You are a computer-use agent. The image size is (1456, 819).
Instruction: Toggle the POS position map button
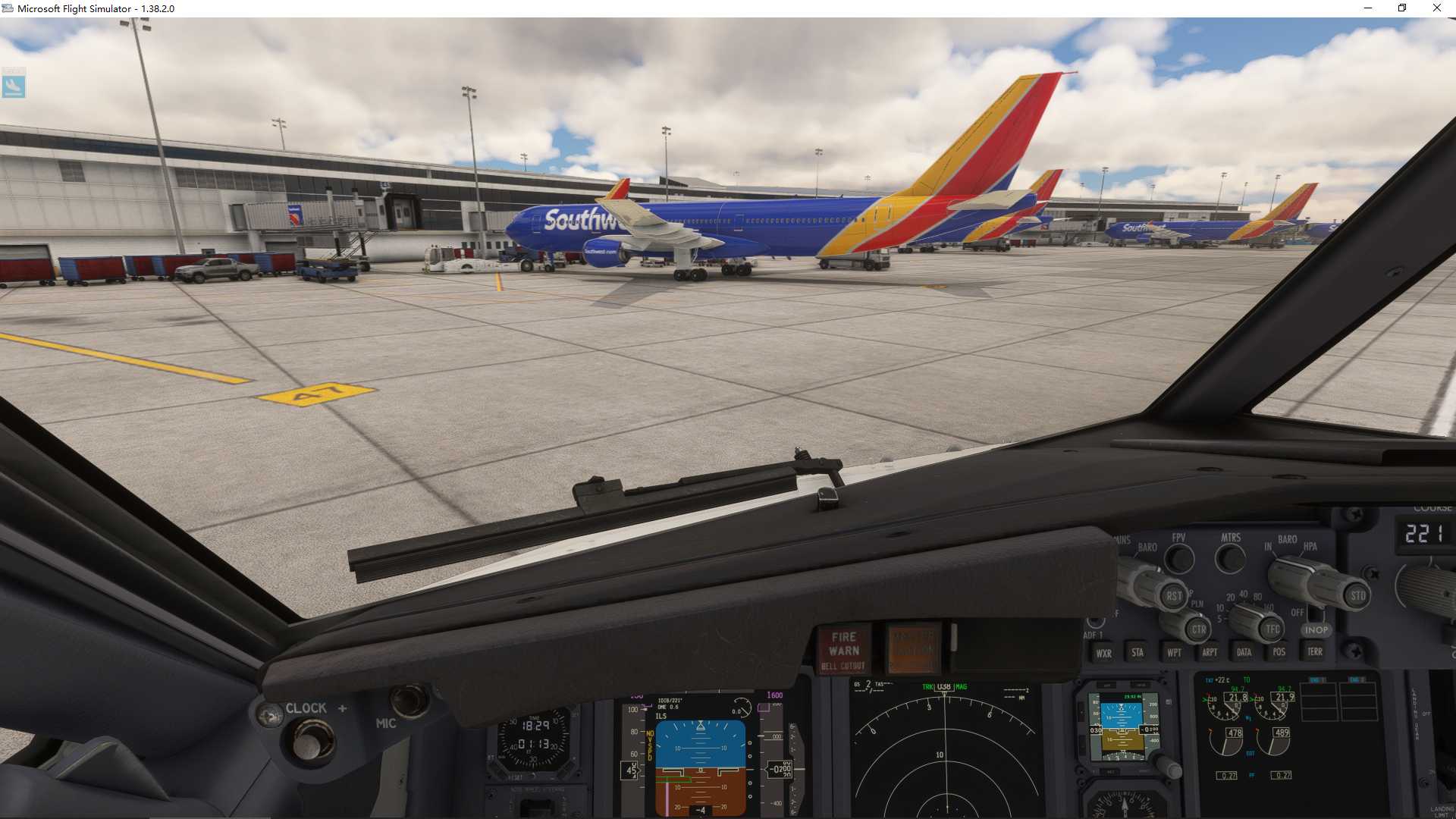(x=1279, y=652)
